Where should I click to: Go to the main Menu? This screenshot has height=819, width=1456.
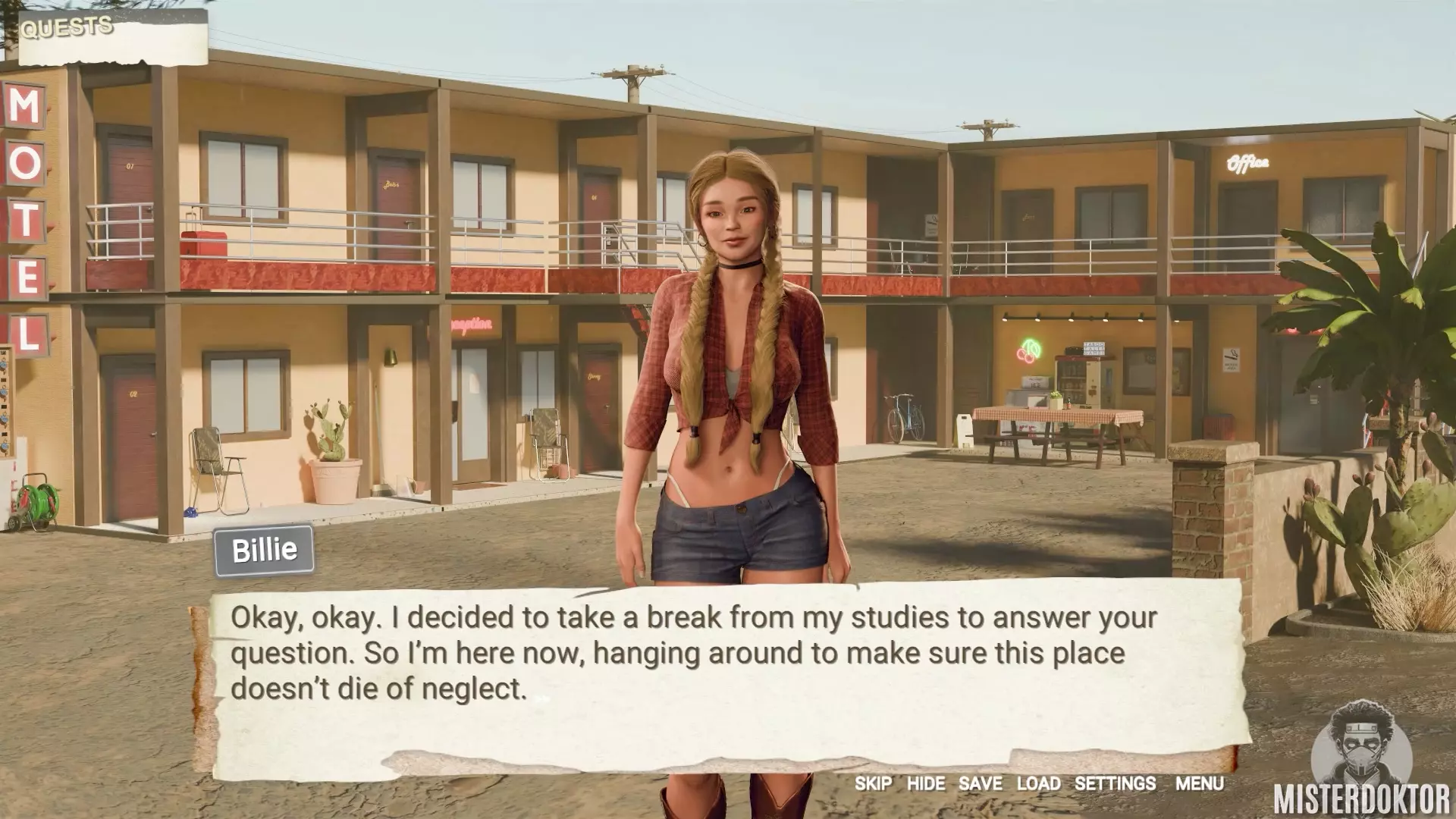(1199, 783)
